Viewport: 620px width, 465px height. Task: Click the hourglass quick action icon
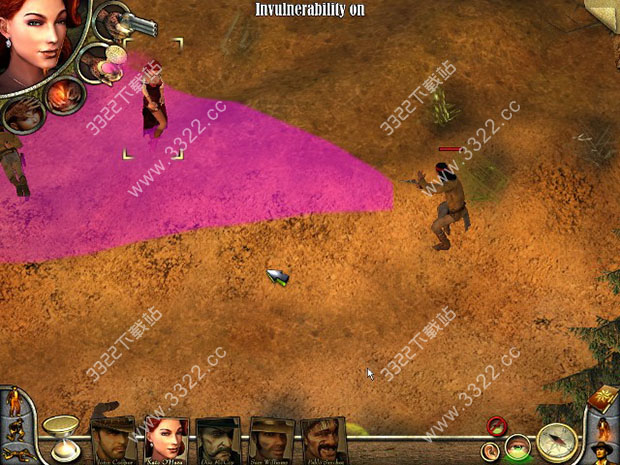[59, 434]
